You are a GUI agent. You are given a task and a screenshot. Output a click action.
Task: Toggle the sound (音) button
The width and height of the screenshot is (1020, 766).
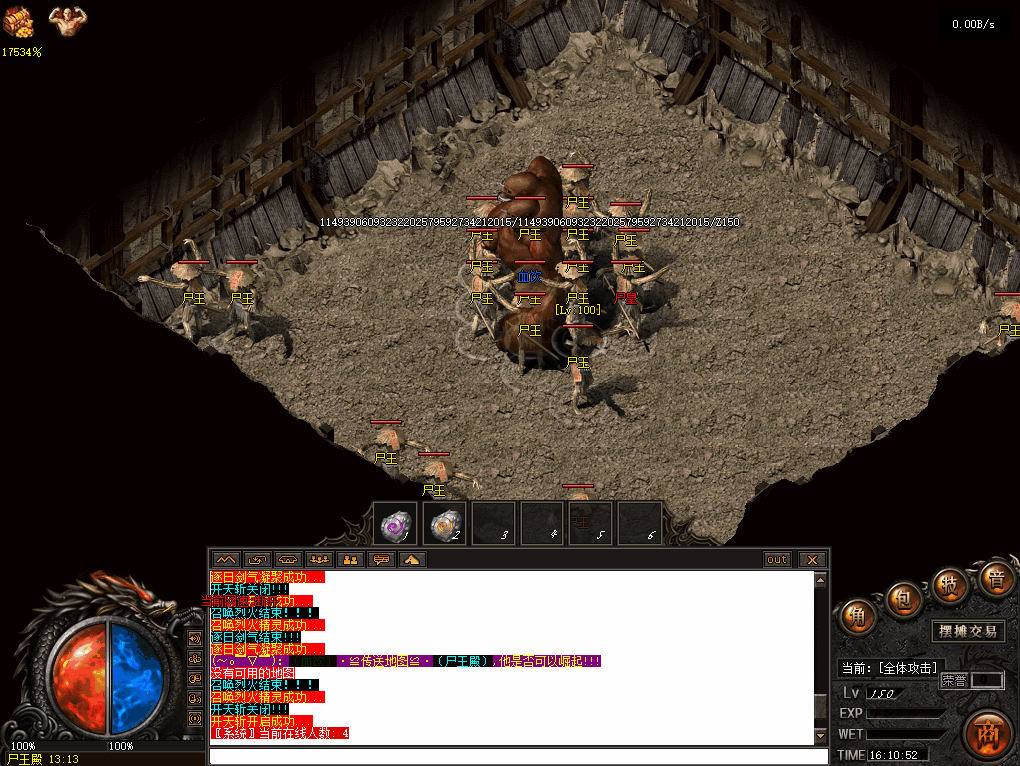(995, 579)
